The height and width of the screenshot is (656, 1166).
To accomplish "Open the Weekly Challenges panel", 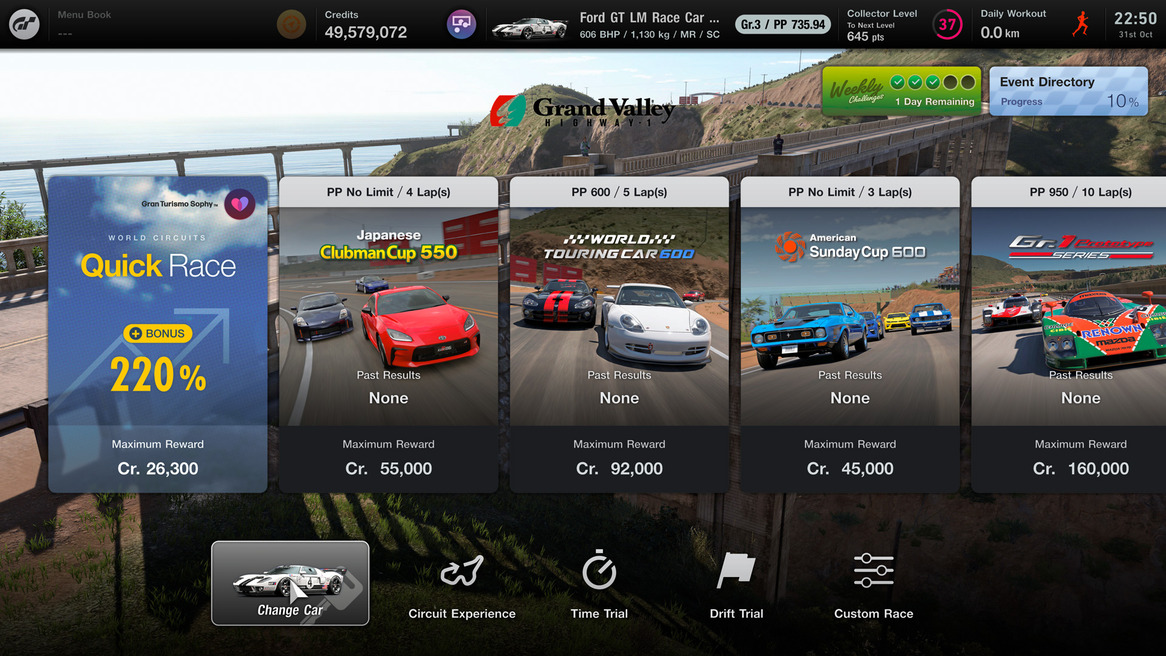I will point(901,91).
